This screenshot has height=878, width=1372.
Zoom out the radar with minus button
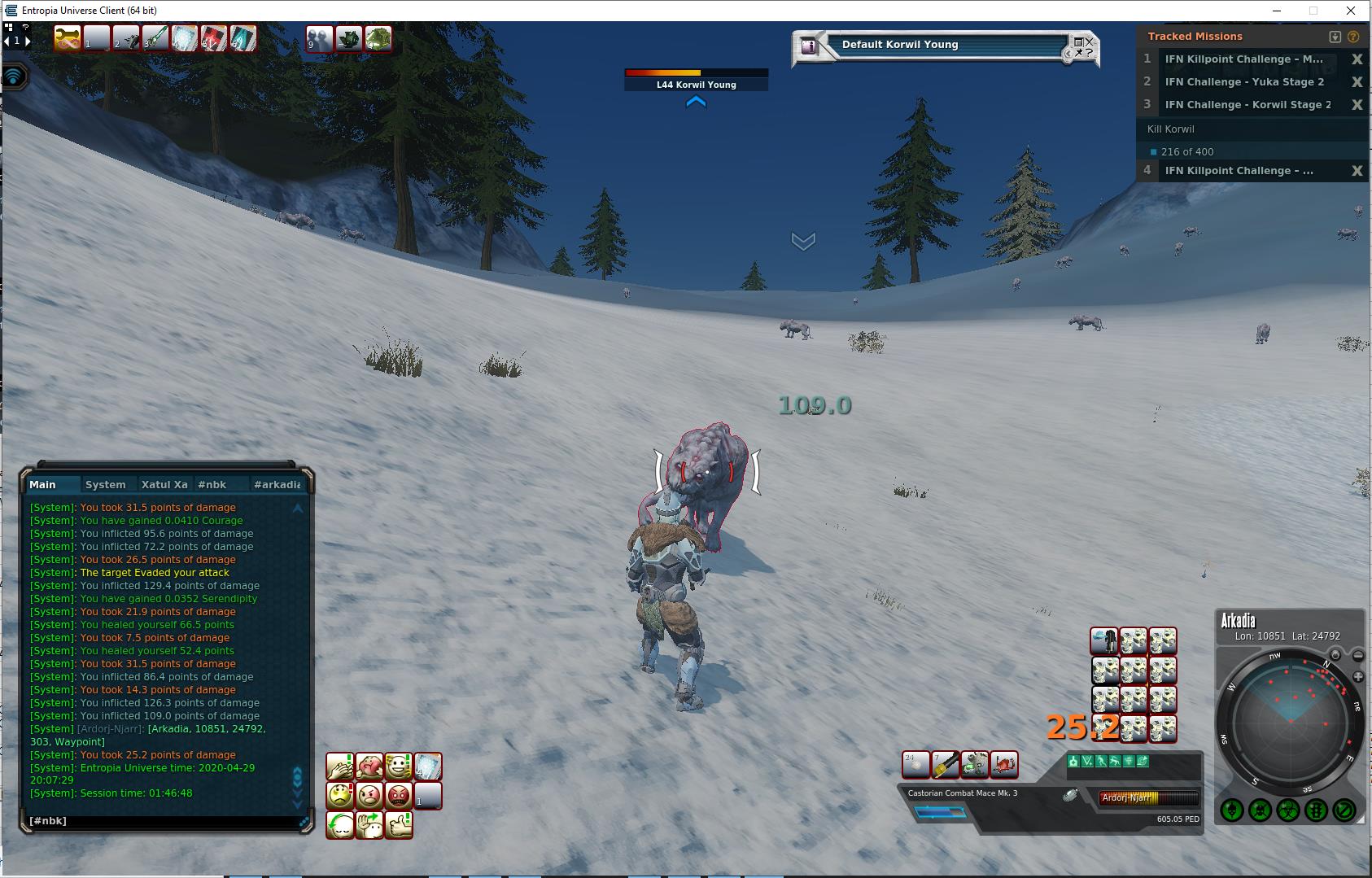click(1358, 655)
